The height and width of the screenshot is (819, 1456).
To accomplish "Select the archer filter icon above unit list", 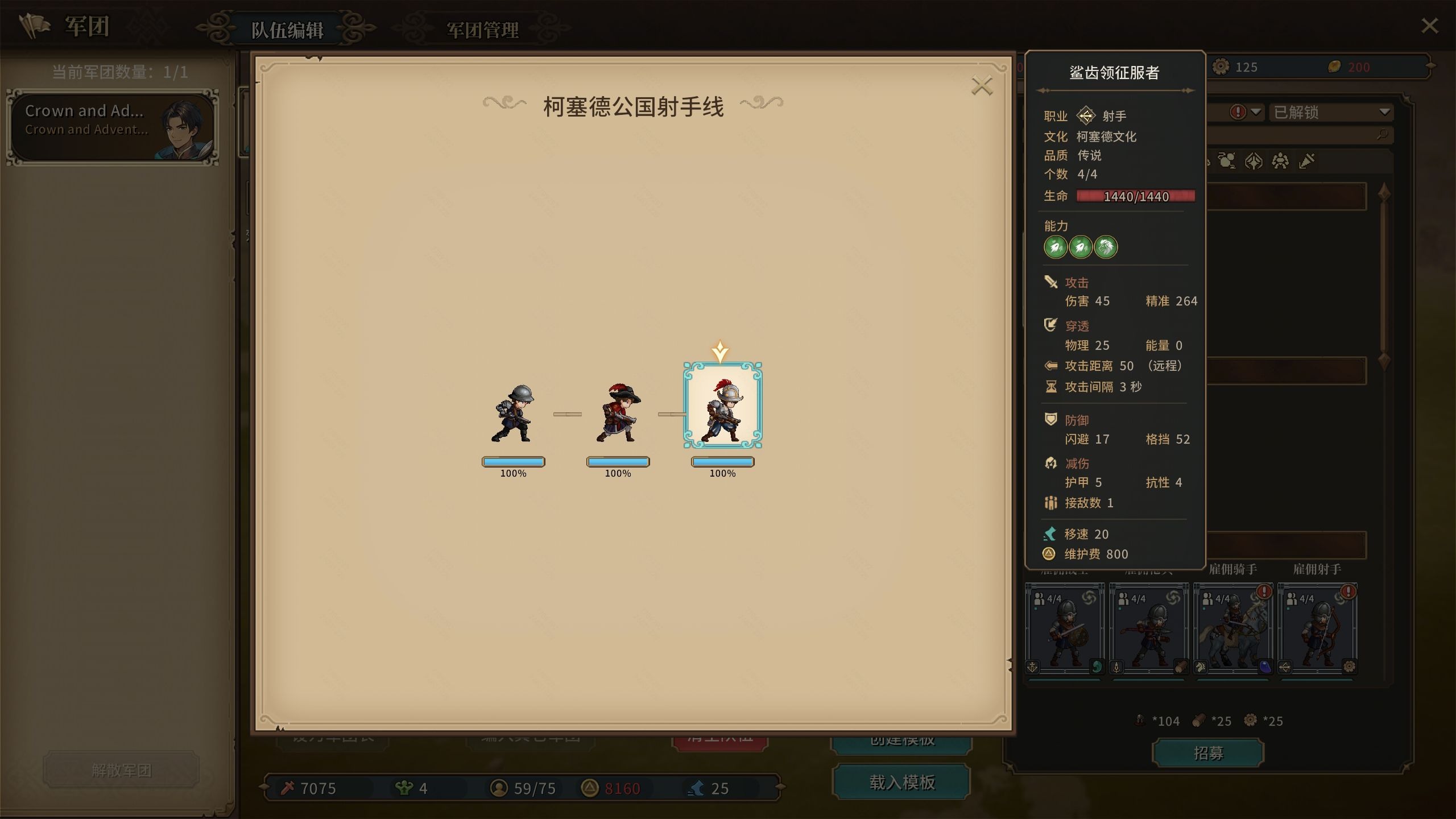I will click(x=1253, y=161).
